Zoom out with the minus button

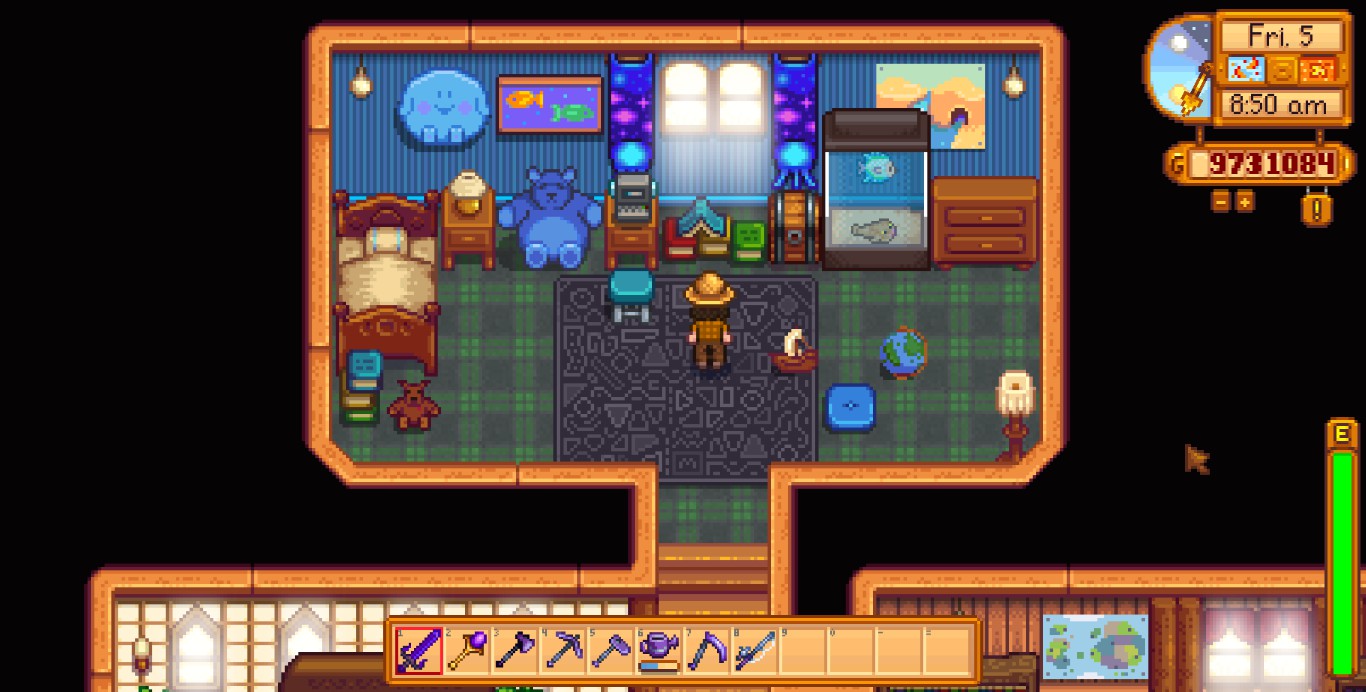[1221, 202]
